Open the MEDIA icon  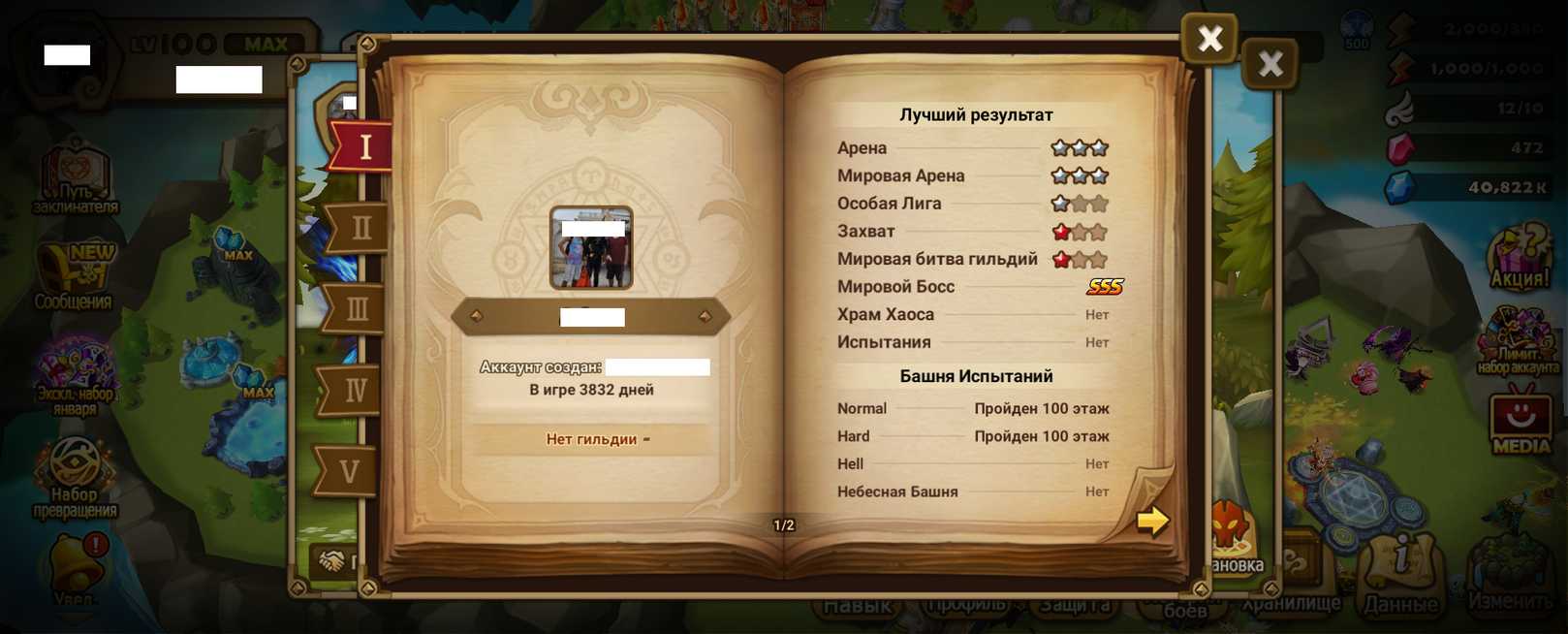1520,420
